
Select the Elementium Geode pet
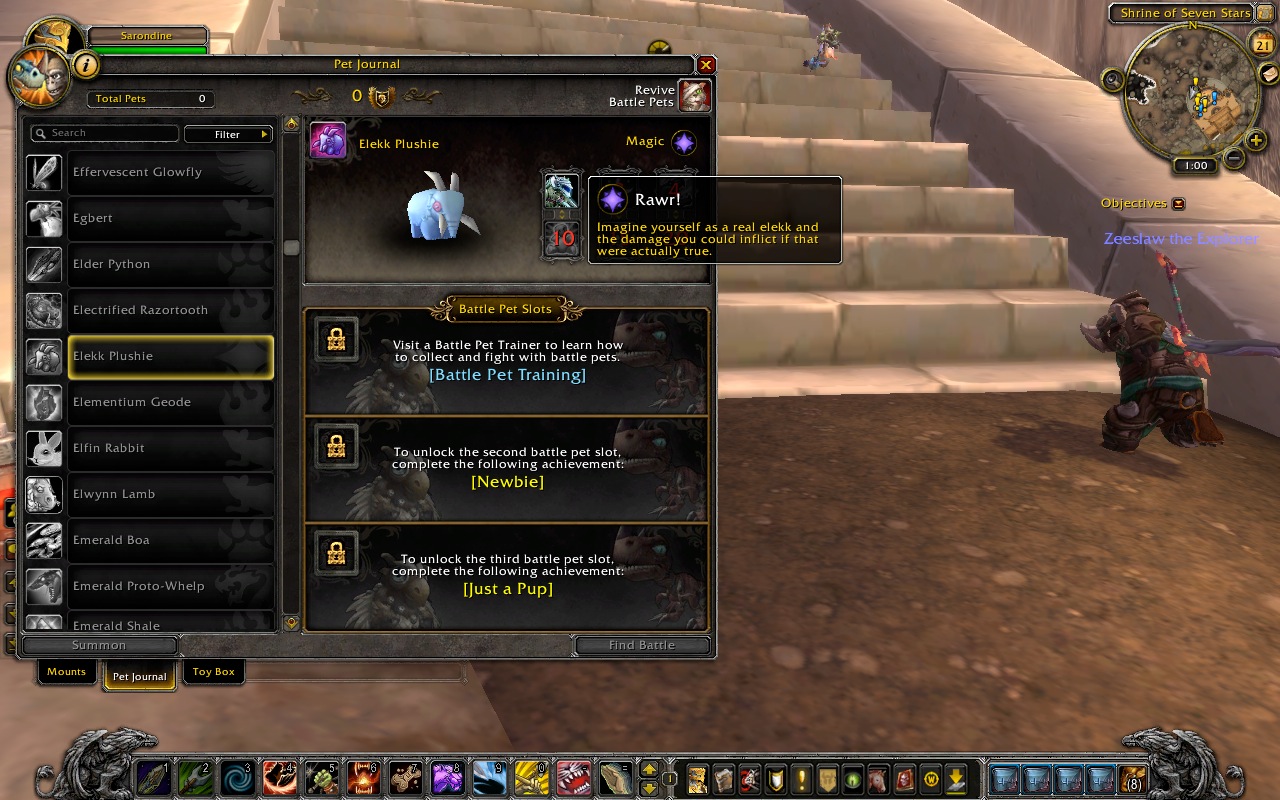point(170,402)
